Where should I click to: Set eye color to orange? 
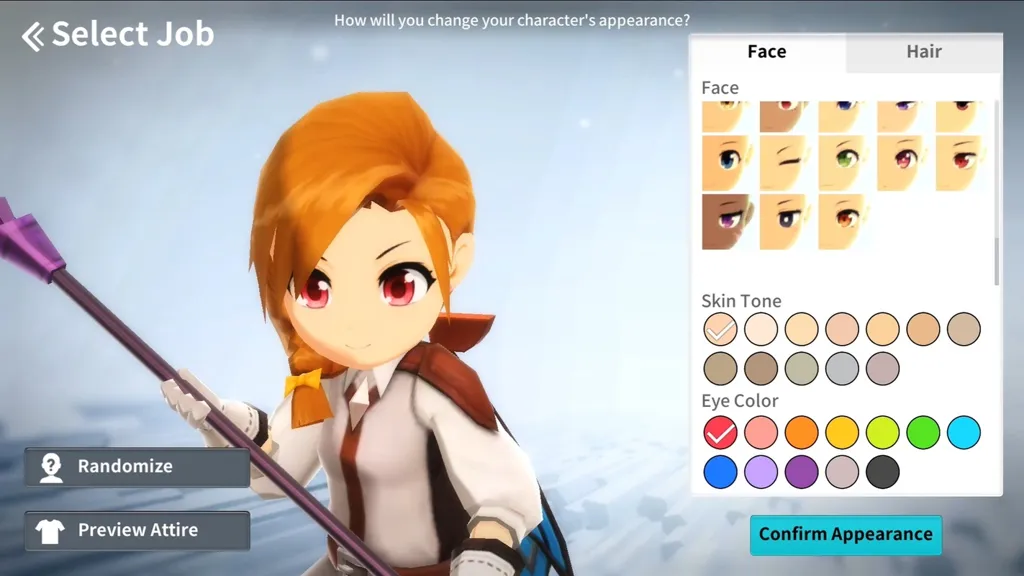801,433
